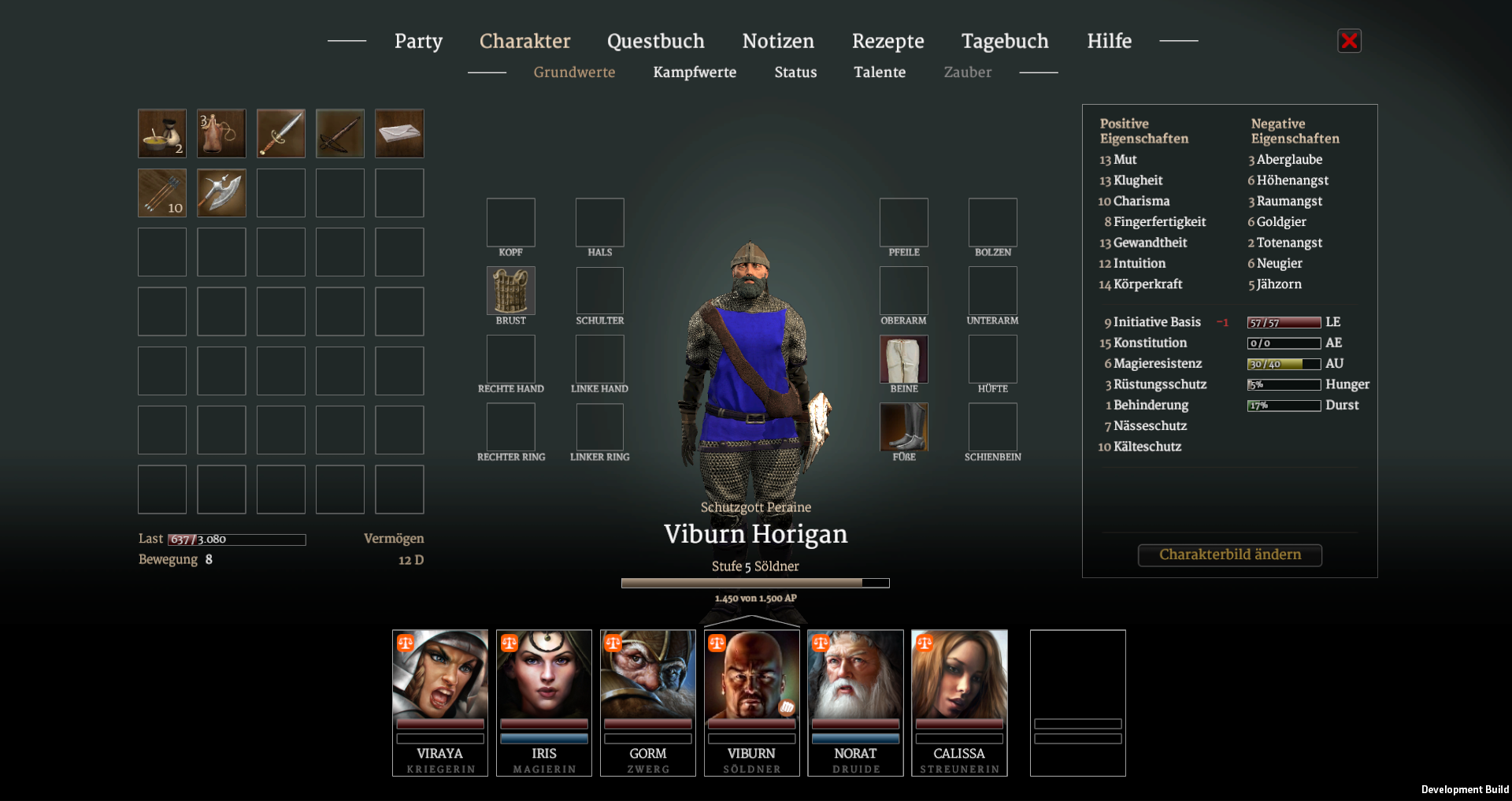Pick the crossbow inventory slot

pos(340,133)
